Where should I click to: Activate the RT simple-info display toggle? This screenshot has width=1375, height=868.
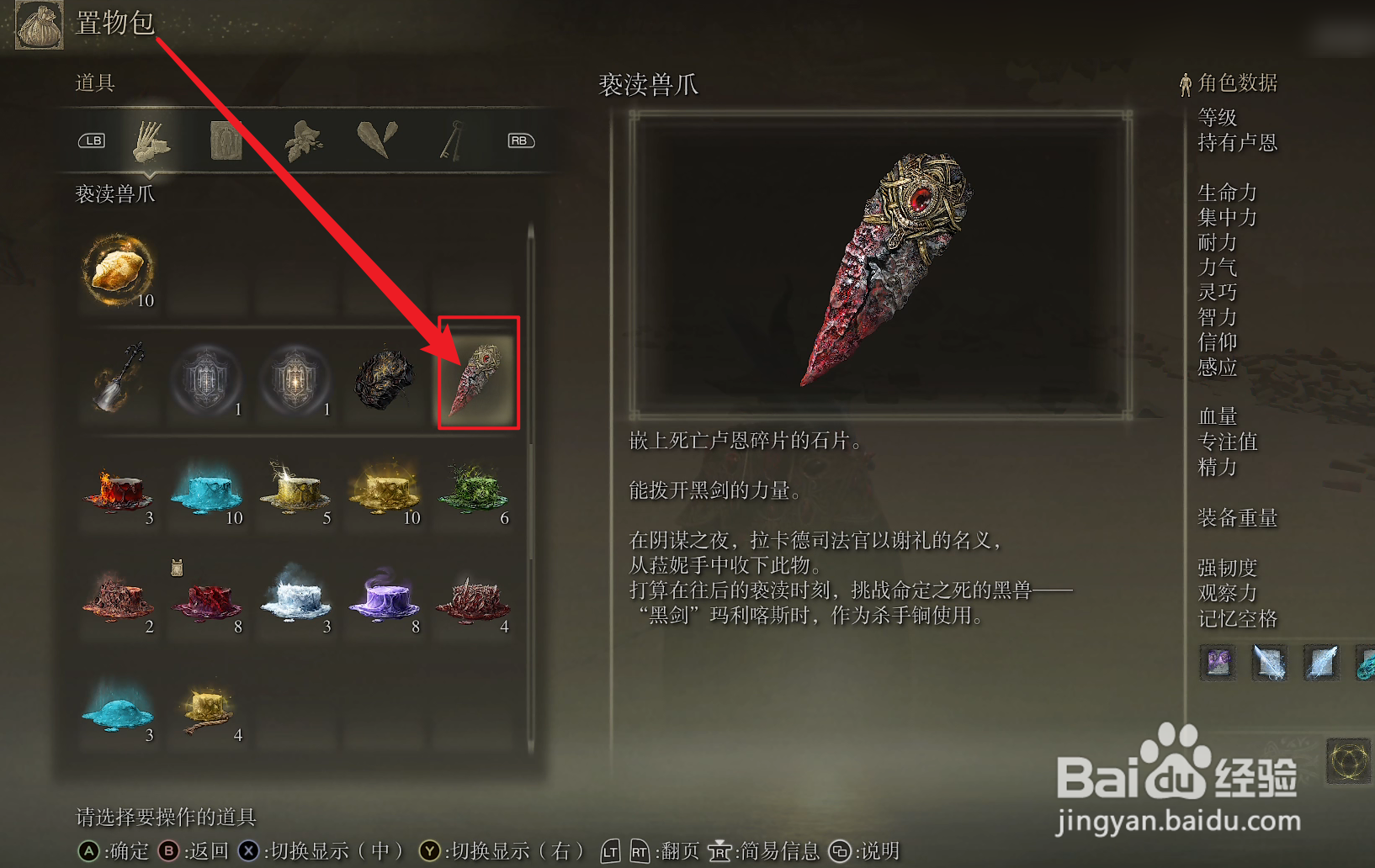click(639, 851)
